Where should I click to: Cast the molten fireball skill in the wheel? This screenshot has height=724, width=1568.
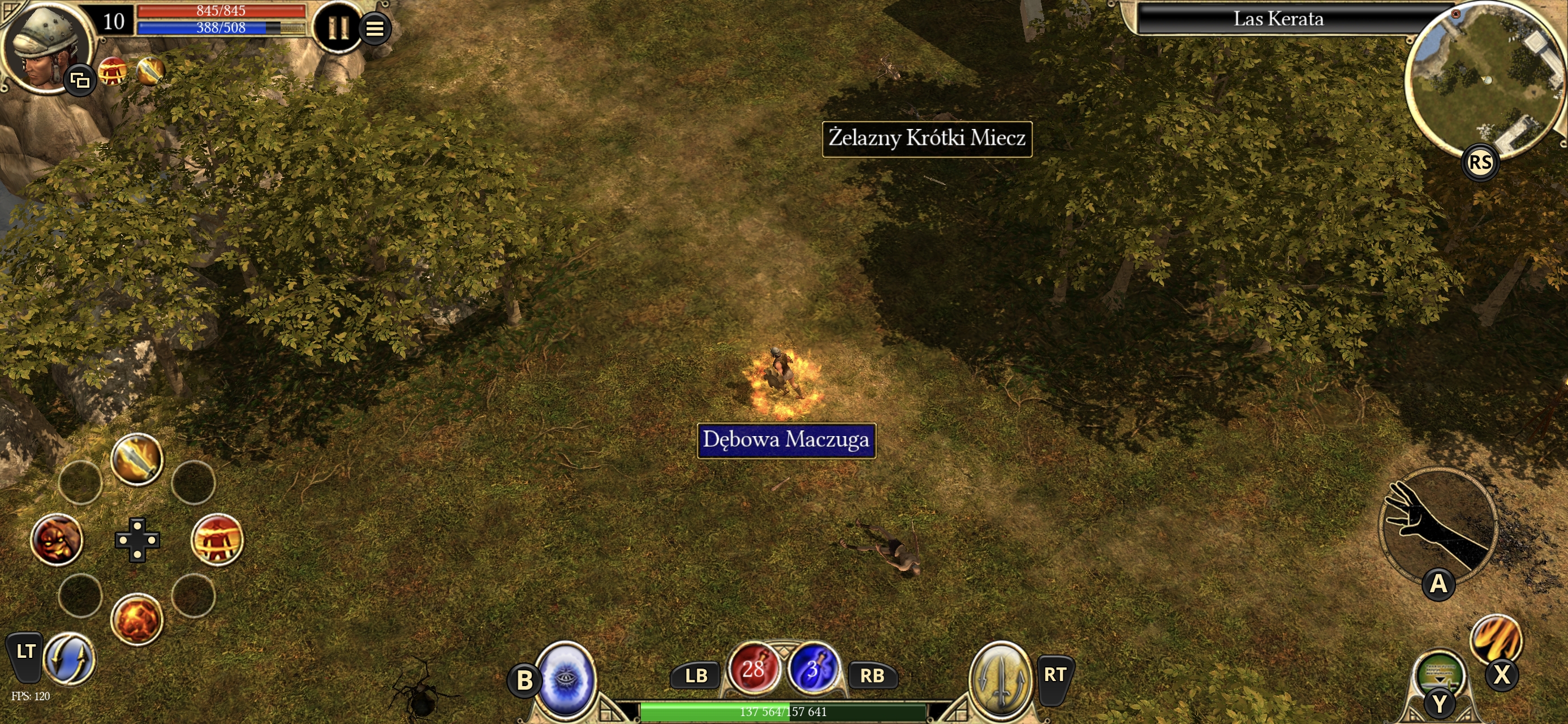pos(137,620)
